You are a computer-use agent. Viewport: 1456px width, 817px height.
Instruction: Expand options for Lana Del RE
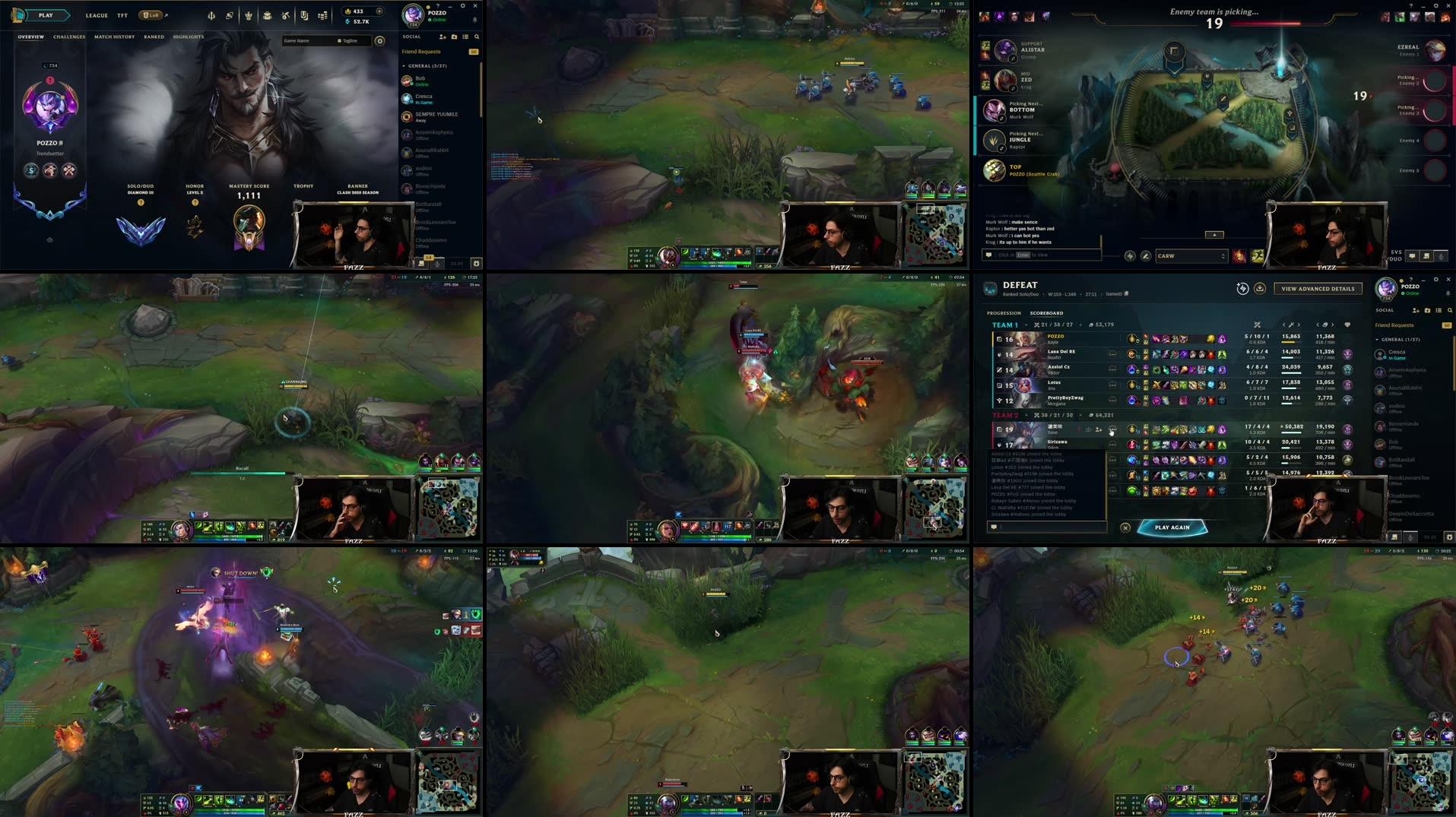[1113, 354]
